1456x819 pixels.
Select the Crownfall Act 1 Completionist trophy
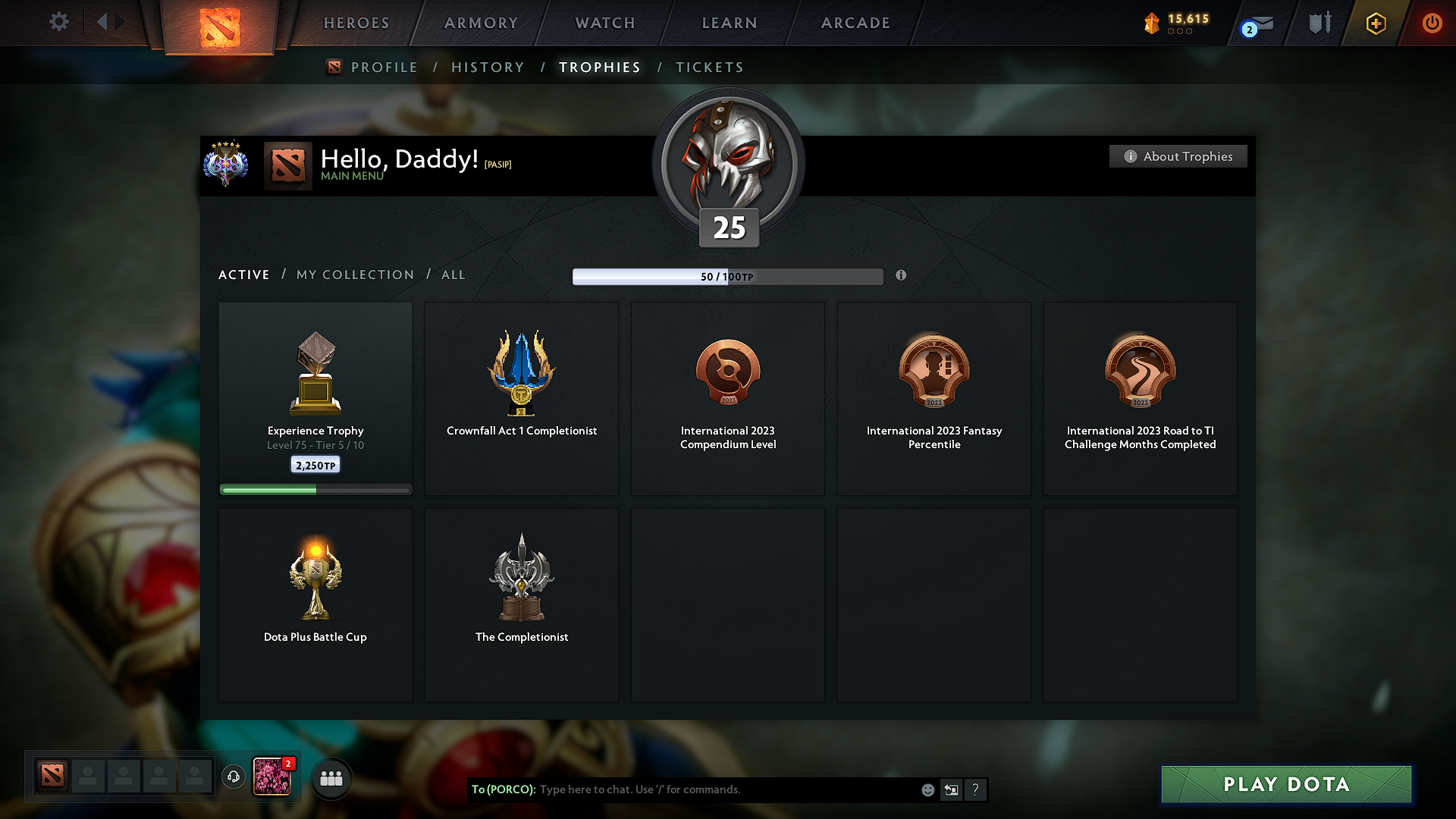tap(521, 398)
